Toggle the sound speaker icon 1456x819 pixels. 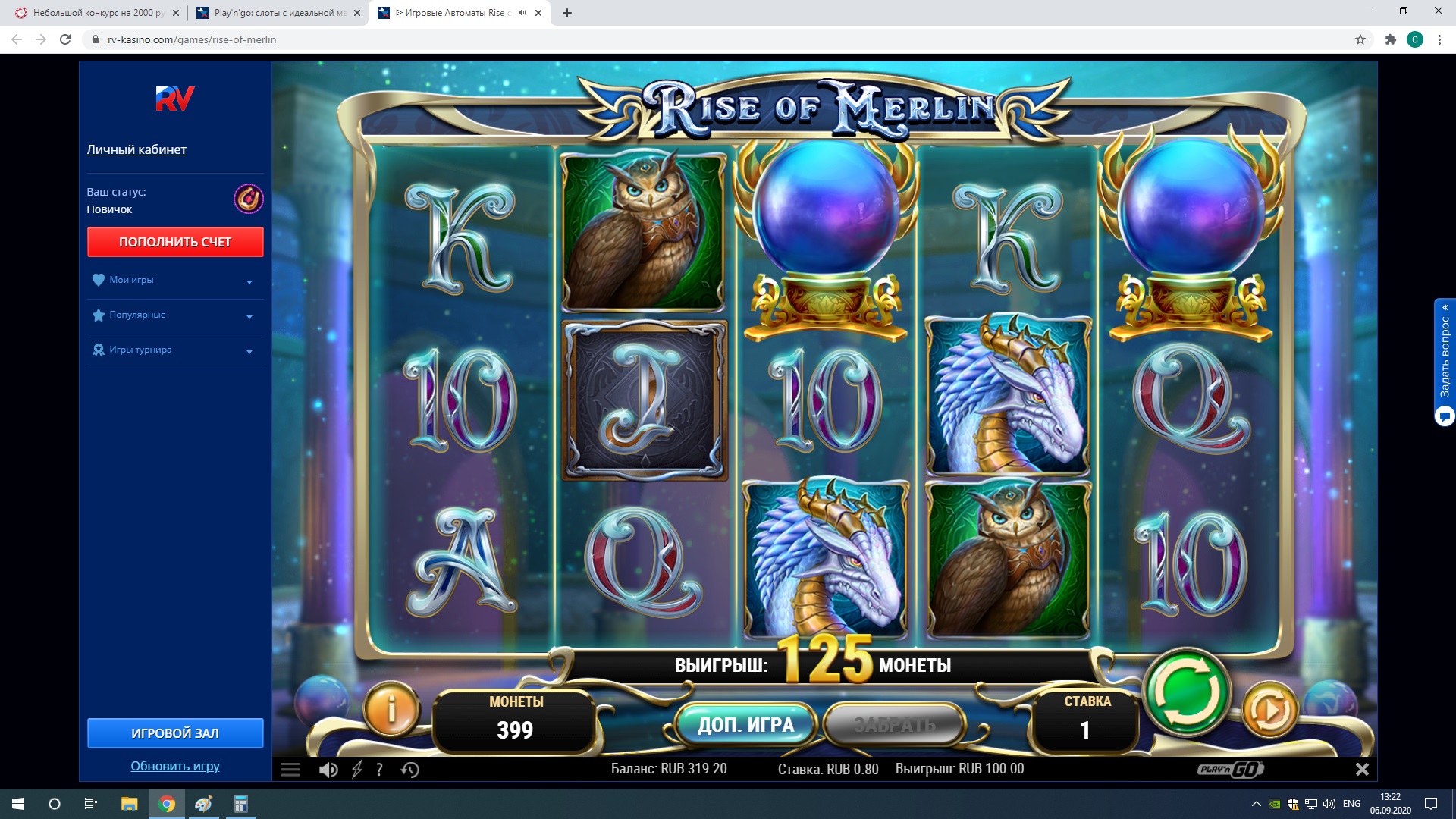[x=328, y=770]
